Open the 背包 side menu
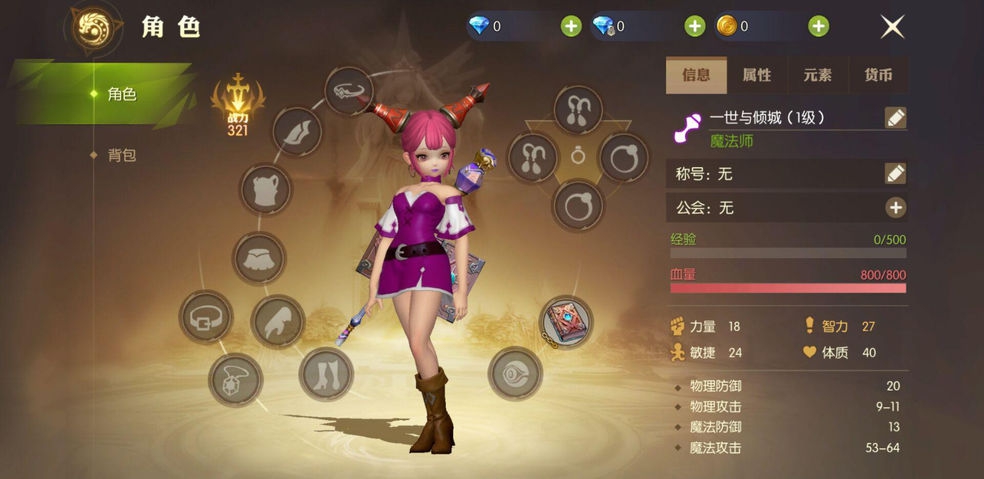Screen dimensions: 984x479 (122, 155)
